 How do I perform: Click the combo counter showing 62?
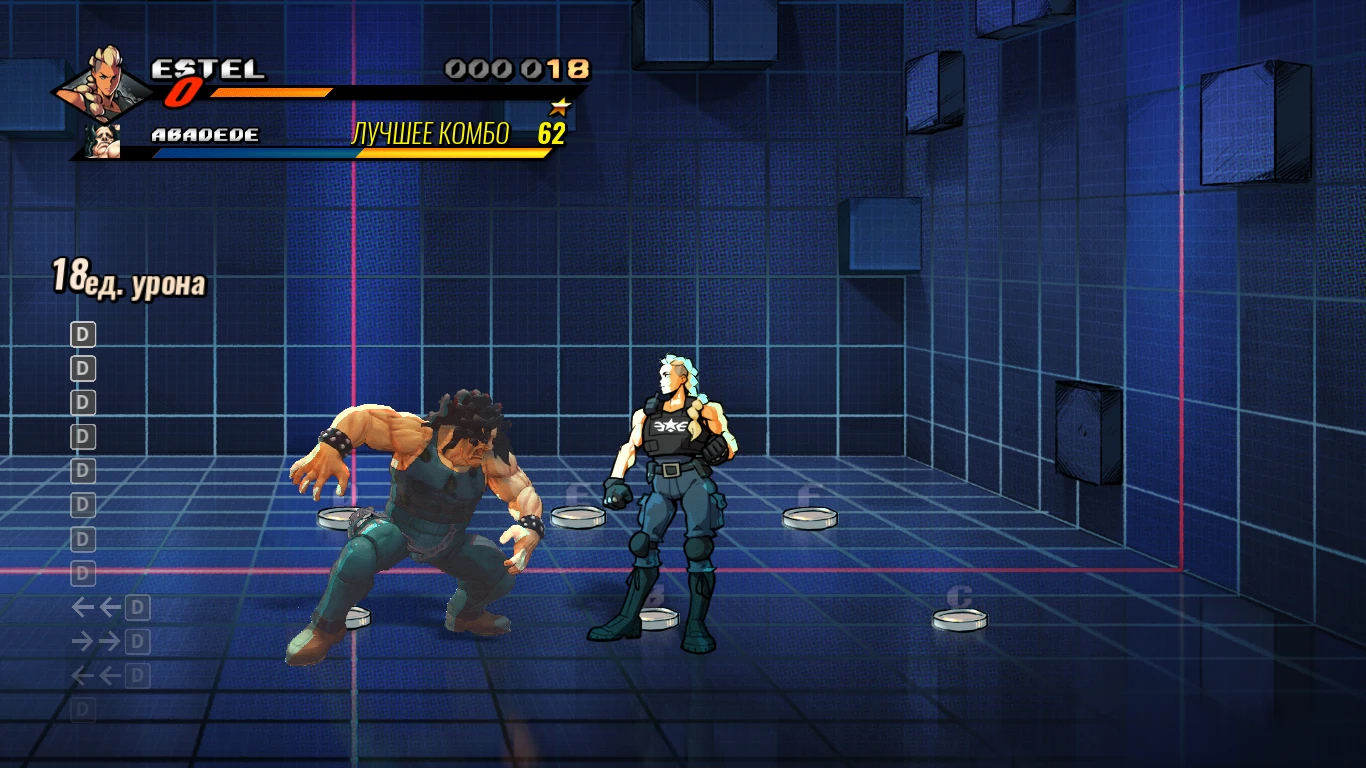553,132
